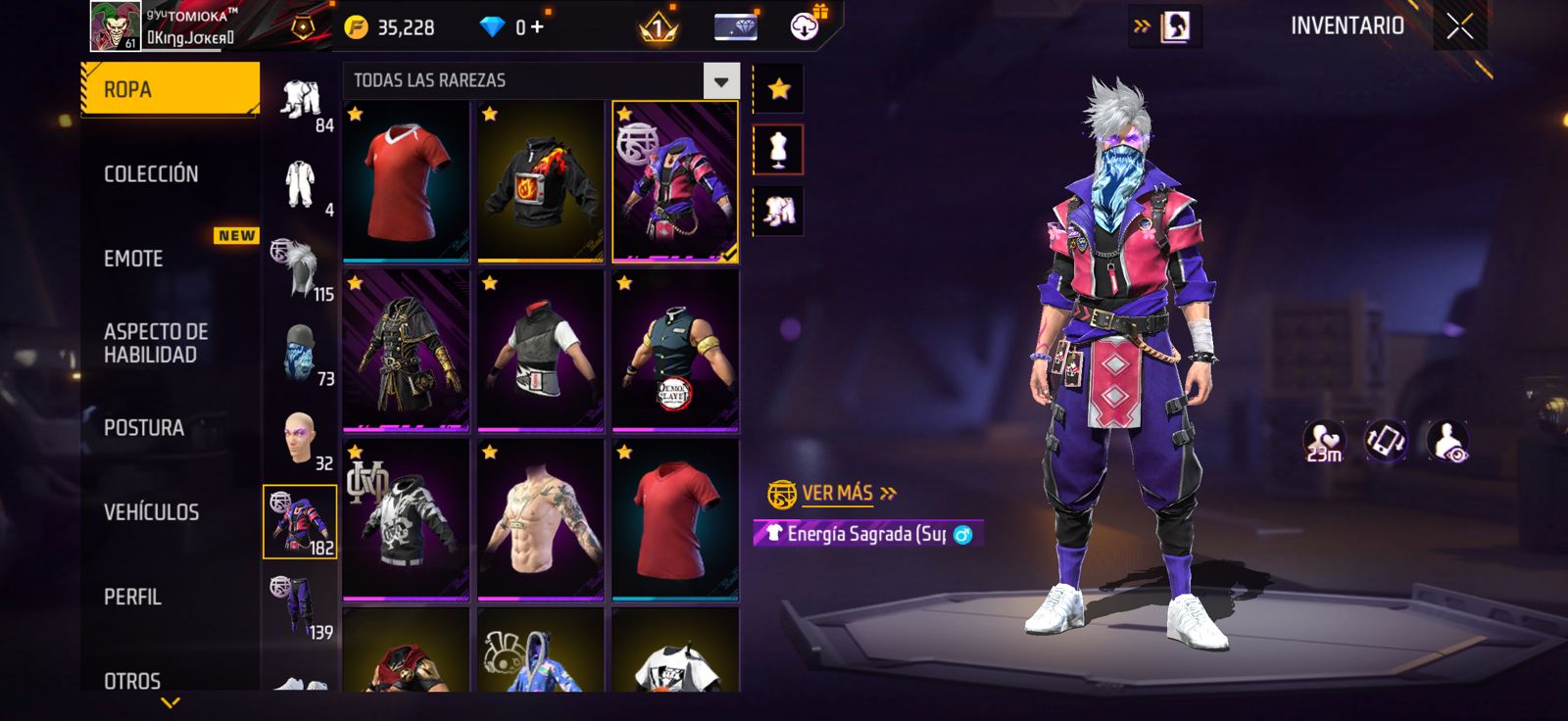The width and height of the screenshot is (1568, 721).
Task: Select Aspecto de Habilidad category
Action: tap(156, 343)
